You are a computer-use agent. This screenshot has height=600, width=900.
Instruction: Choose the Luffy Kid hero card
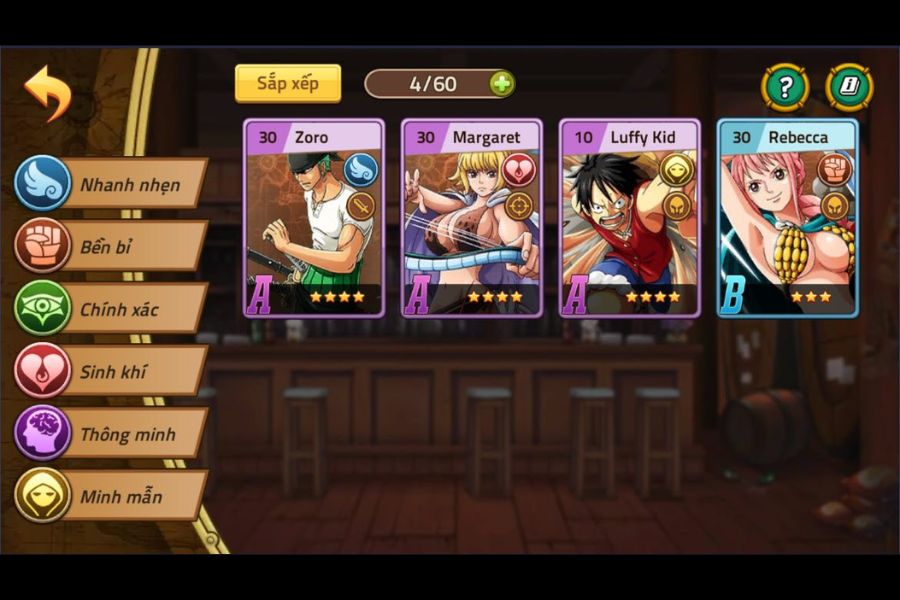click(629, 219)
